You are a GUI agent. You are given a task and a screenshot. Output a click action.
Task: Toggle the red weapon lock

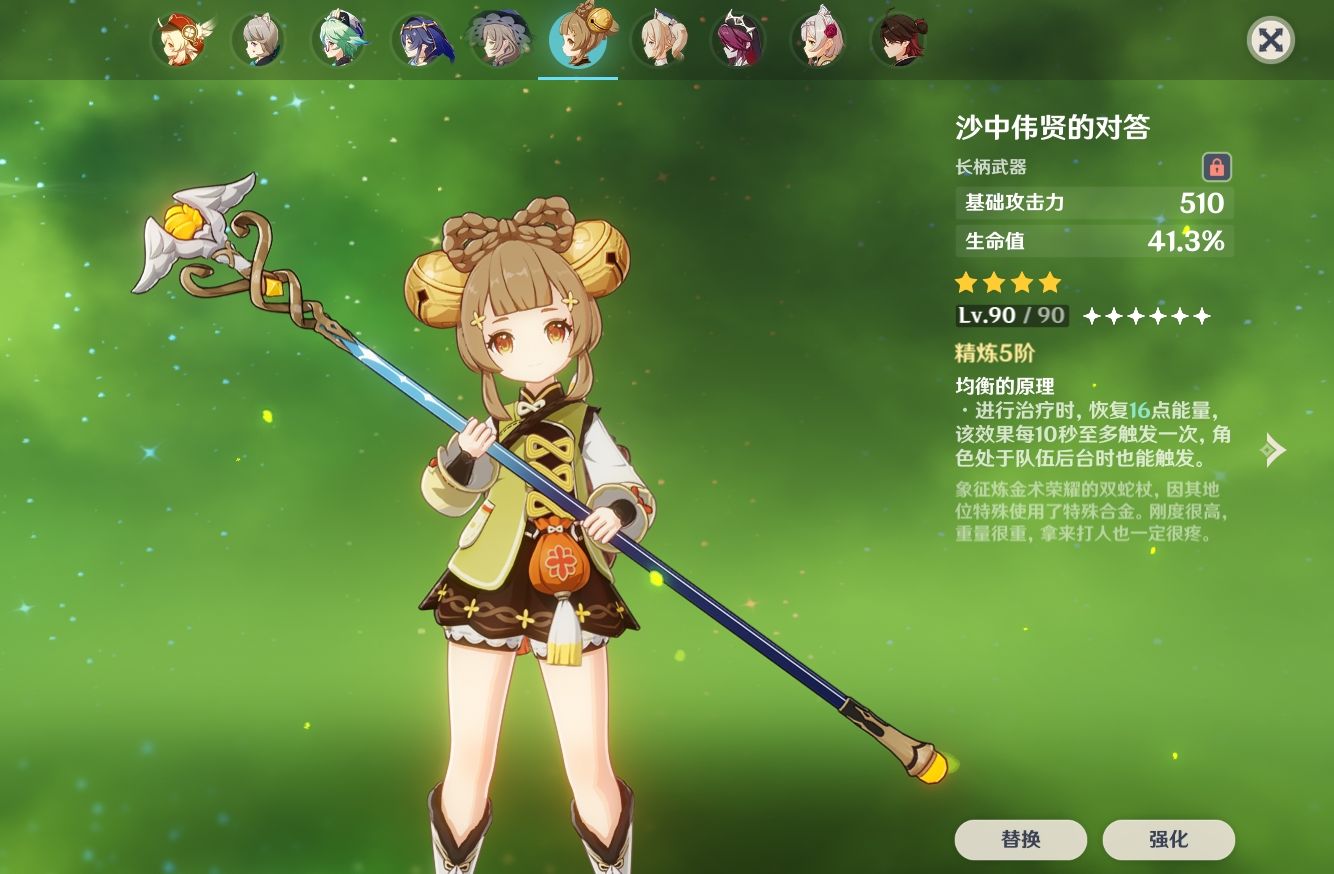1217,166
